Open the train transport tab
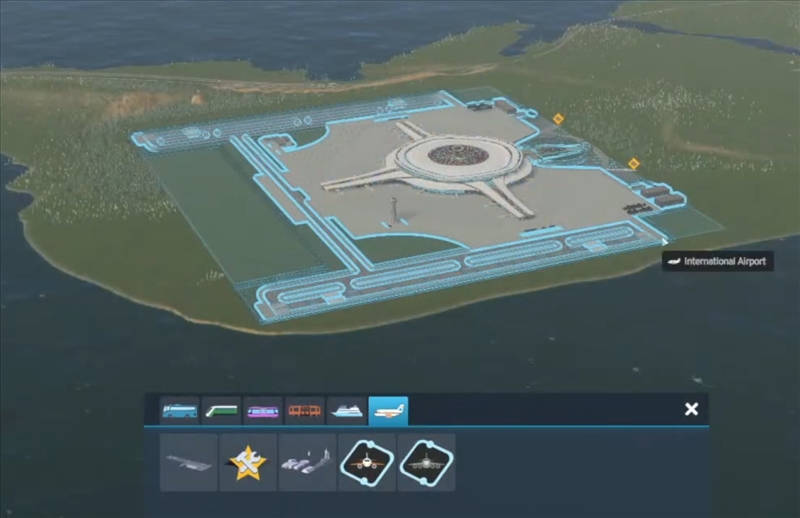800x518 pixels. point(221,411)
